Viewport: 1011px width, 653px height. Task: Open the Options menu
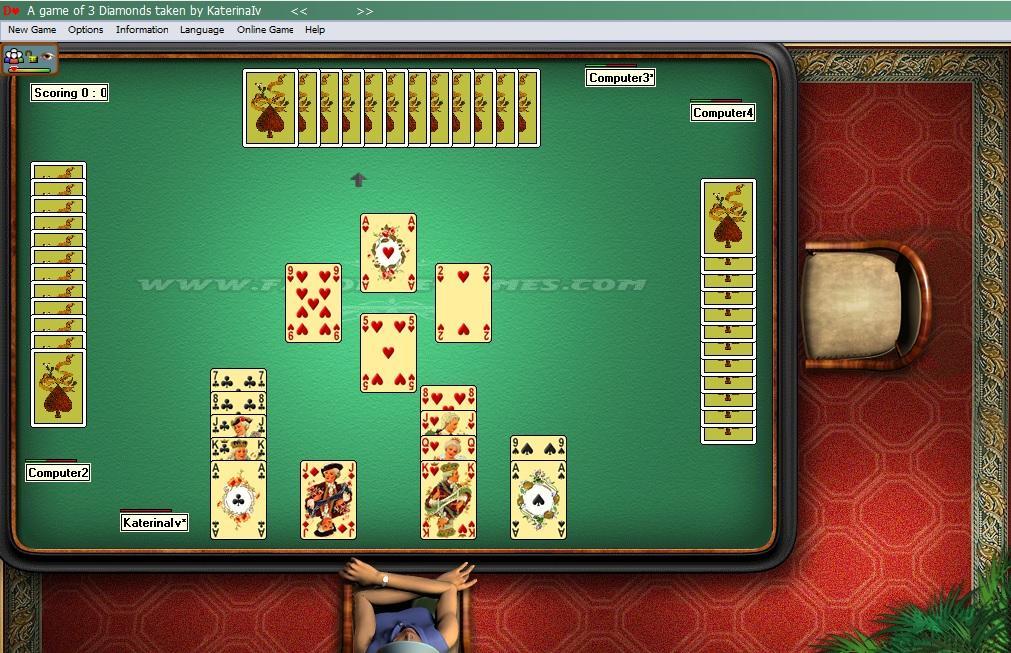[x=86, y=30]
